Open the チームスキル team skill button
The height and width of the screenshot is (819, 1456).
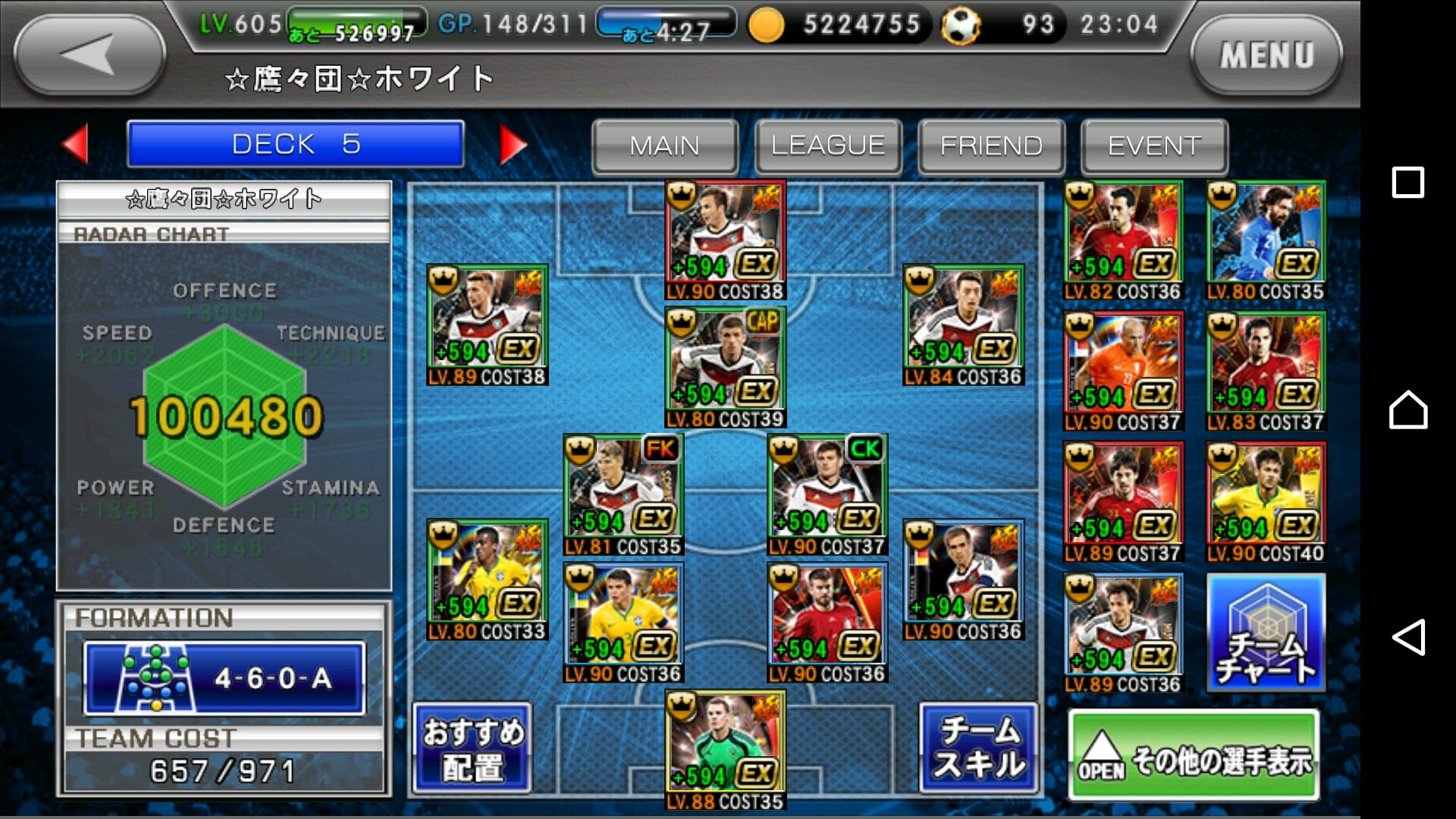click(978, 748)
